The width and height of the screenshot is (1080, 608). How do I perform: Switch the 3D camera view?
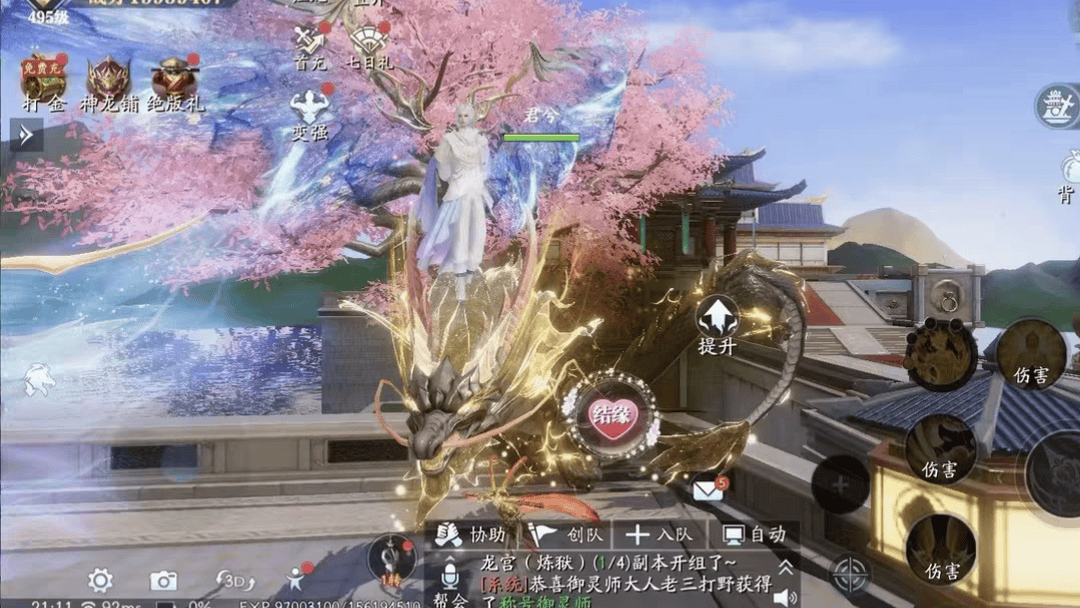tap(236, 580)
